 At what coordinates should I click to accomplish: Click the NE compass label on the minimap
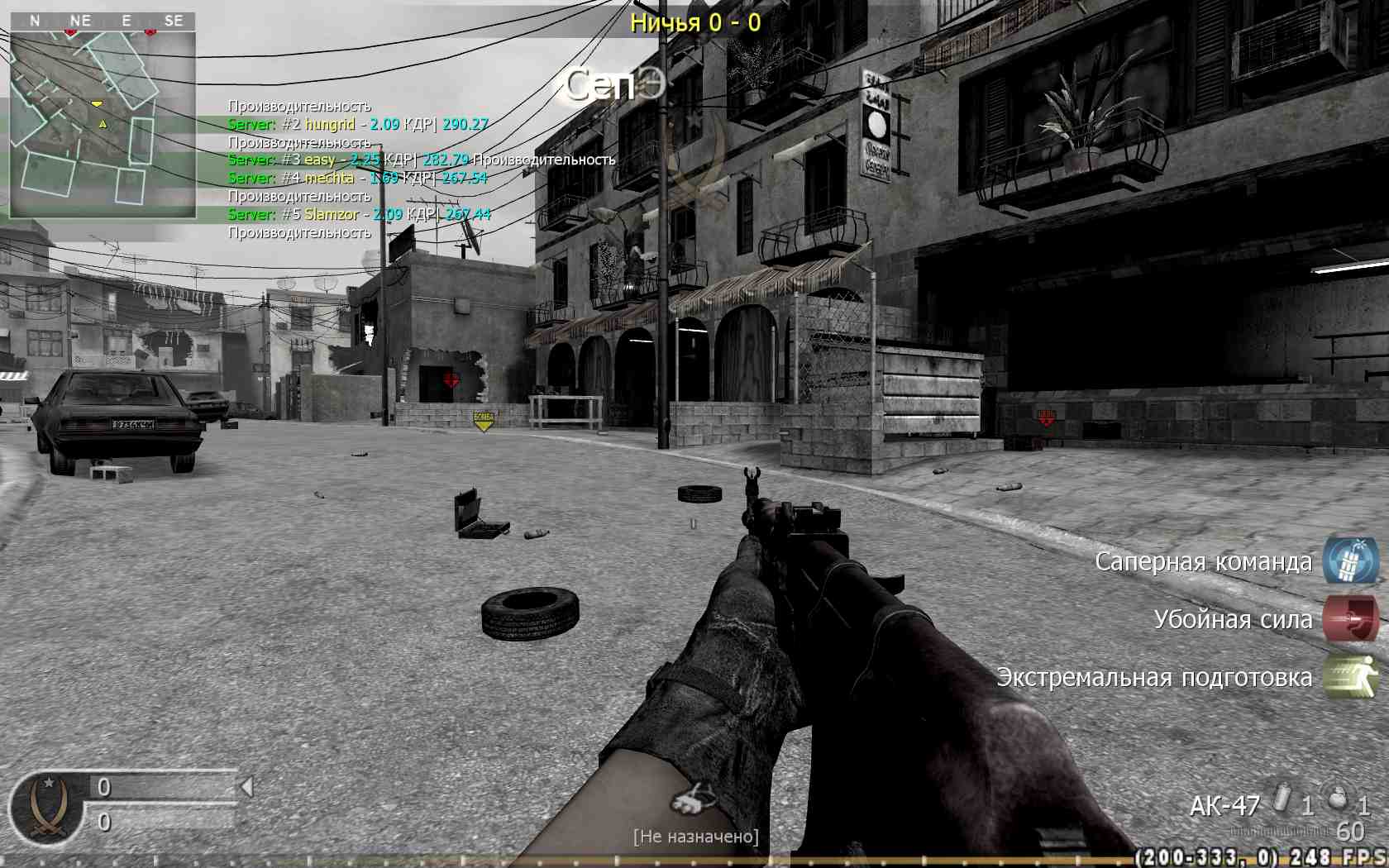[80, 21]
